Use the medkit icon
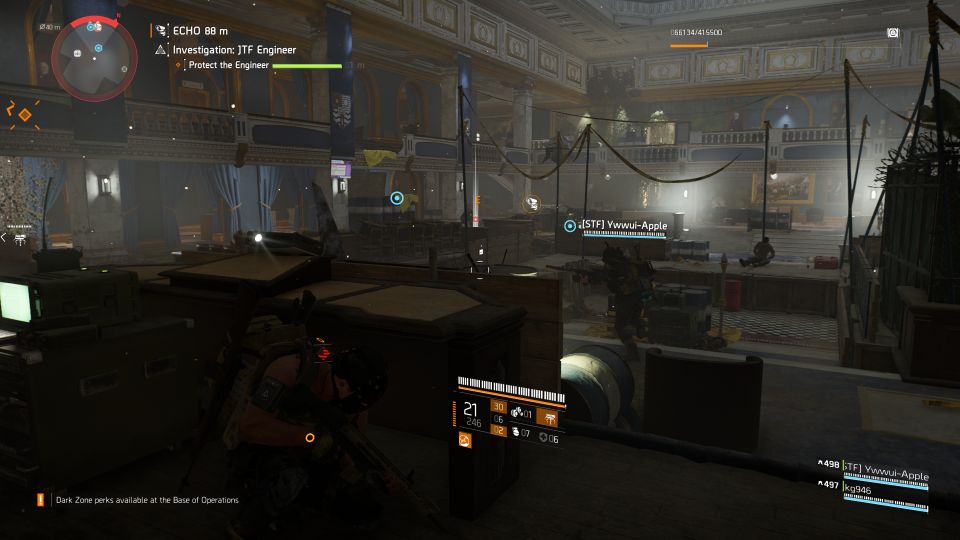 pos(517,433)
